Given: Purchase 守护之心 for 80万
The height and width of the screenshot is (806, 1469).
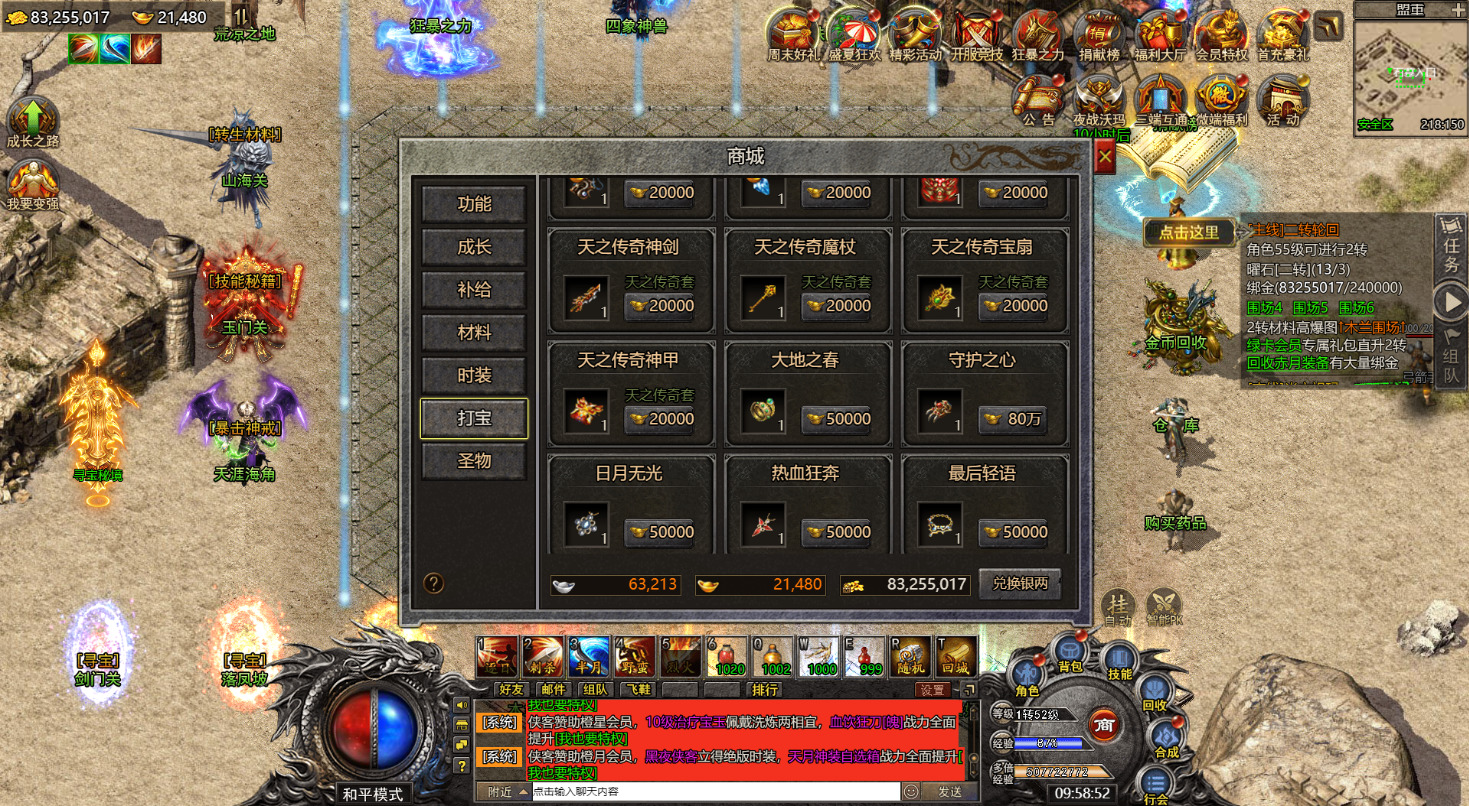Looking at the screenshot, I should pyautogui.click(x=1015, y=419).
